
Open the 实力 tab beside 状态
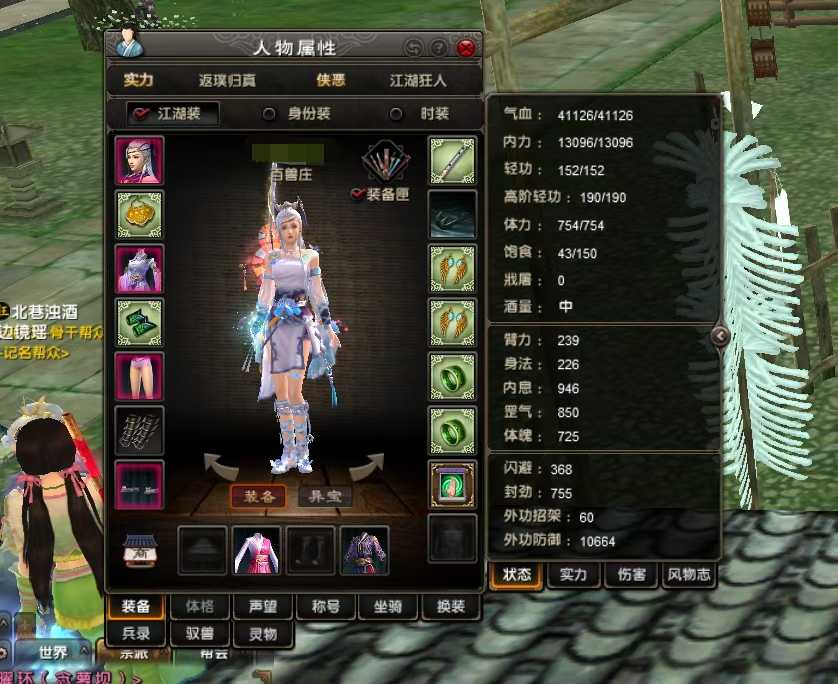click(573, 575)
